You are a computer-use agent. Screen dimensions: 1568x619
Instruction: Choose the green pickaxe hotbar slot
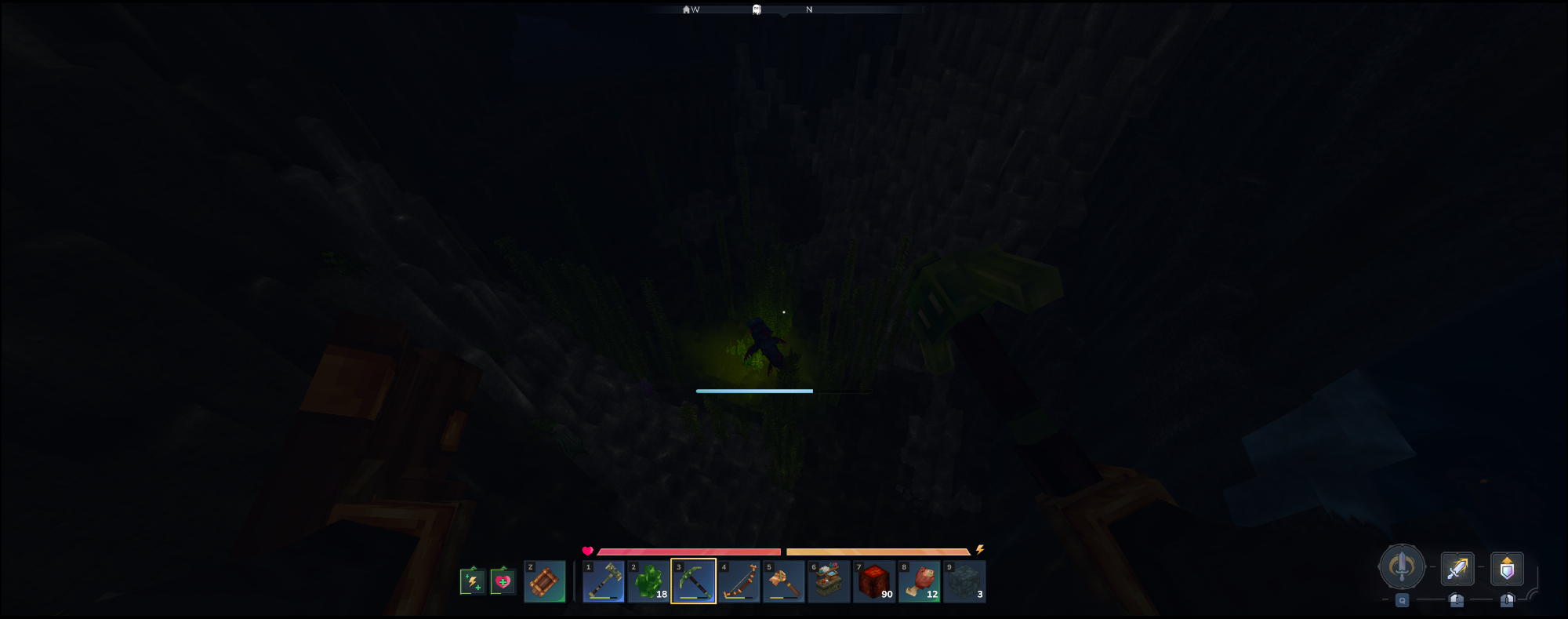[x=694, y=581]
